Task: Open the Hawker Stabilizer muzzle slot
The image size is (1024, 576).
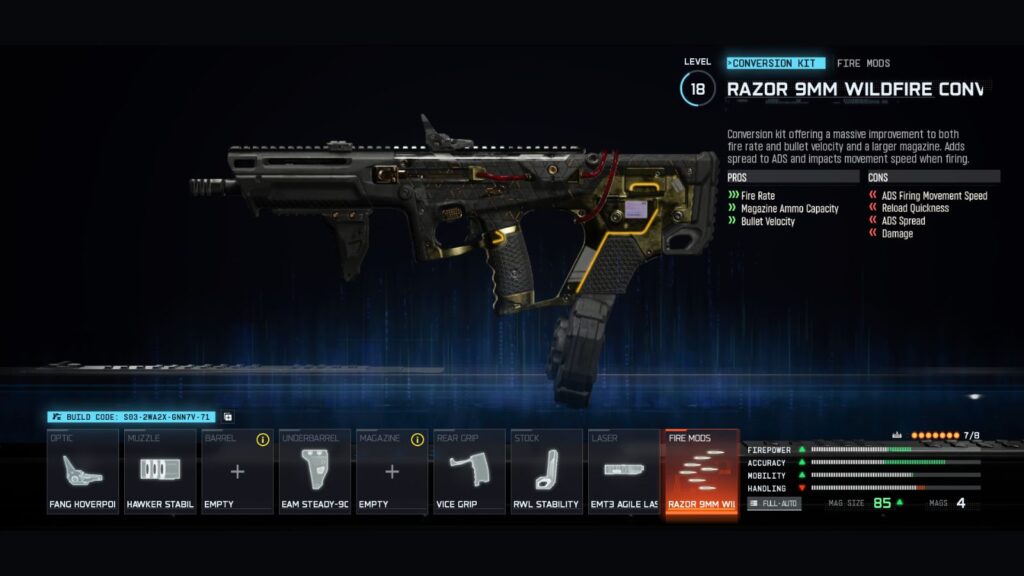Action: tap(160, 471)
